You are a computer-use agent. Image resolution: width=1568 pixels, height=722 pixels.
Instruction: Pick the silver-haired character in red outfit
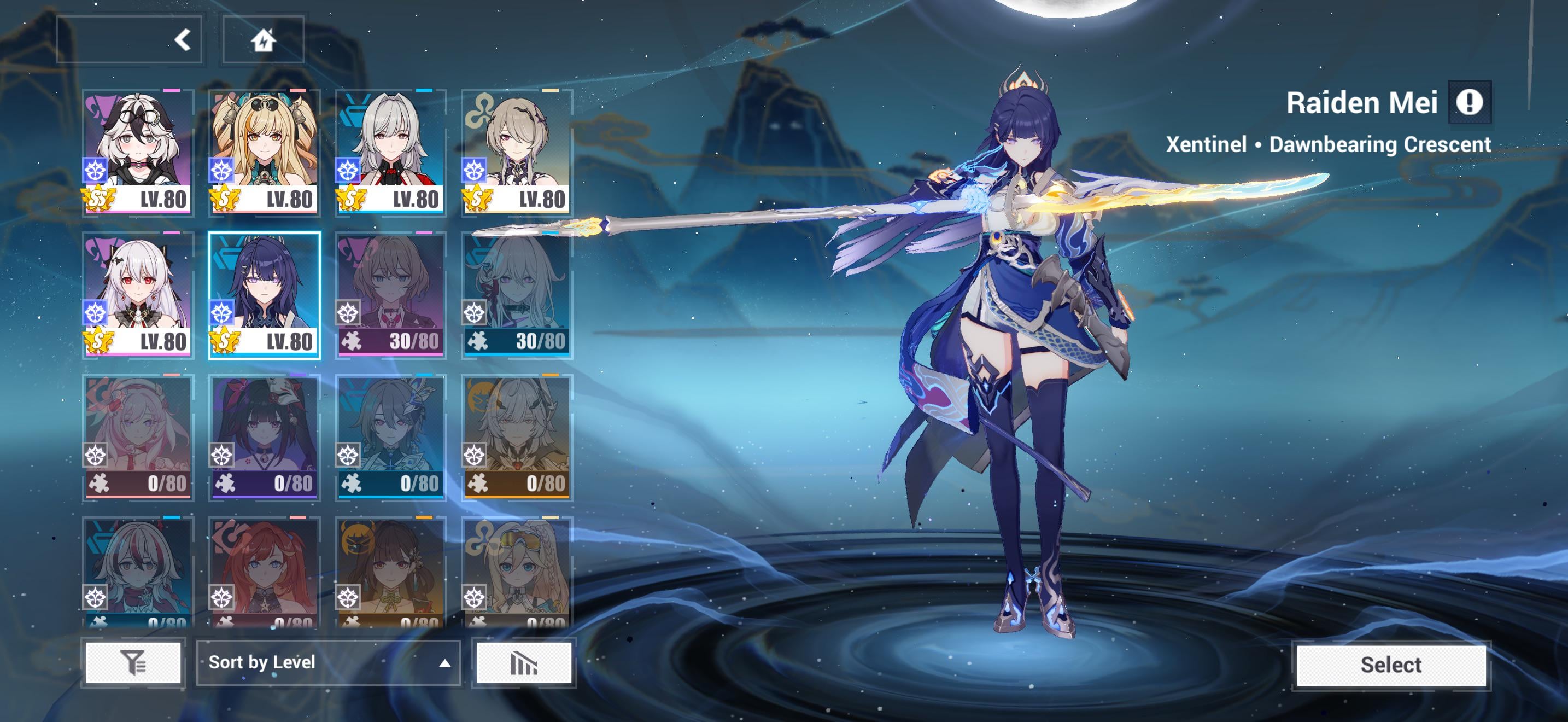pyautogui.click(x=391, y=152)
